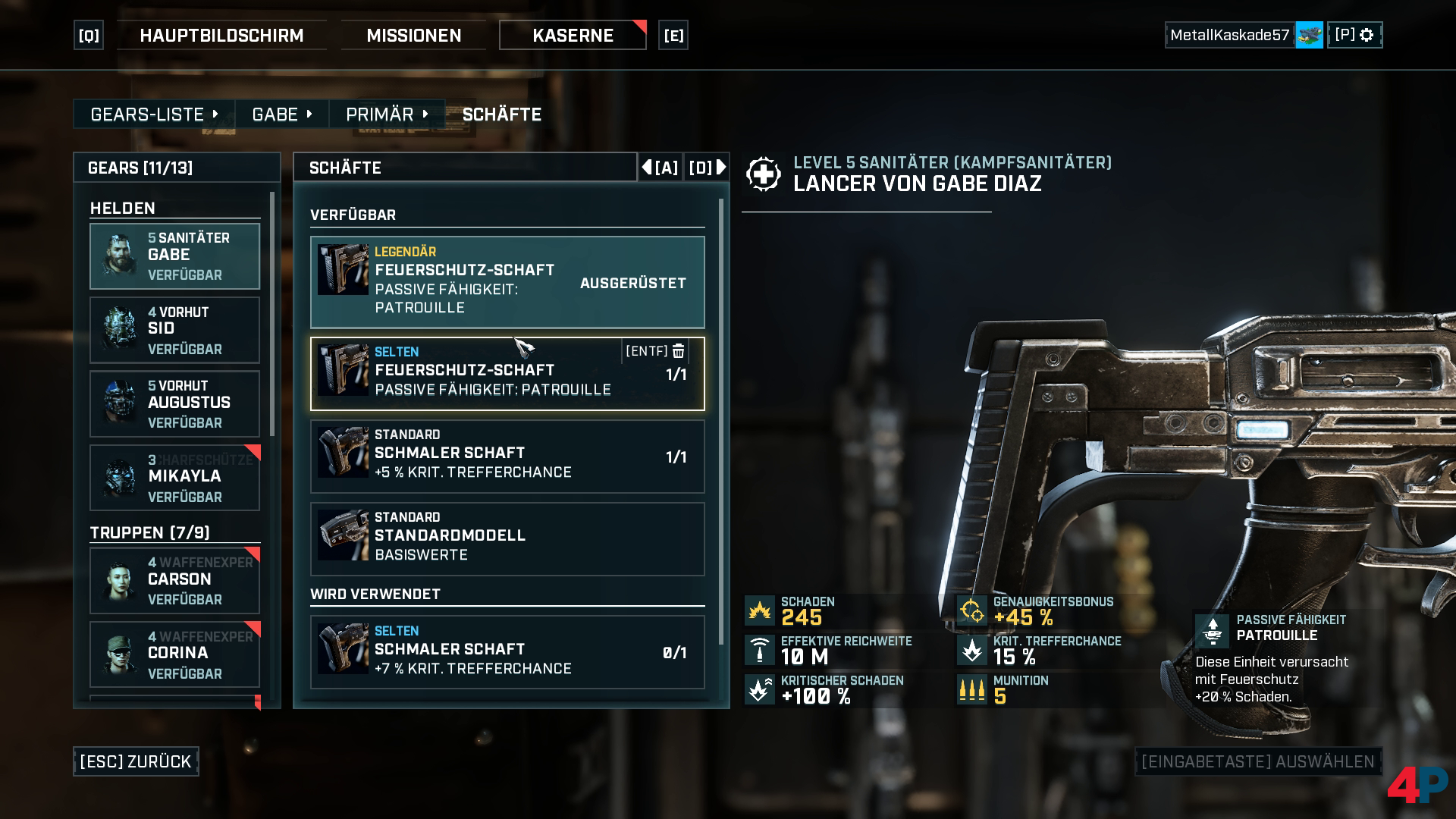The image size is (1456, 819).
Task: Select the legendary Feuerschutz-Schaft
Action: pos(507,282)
